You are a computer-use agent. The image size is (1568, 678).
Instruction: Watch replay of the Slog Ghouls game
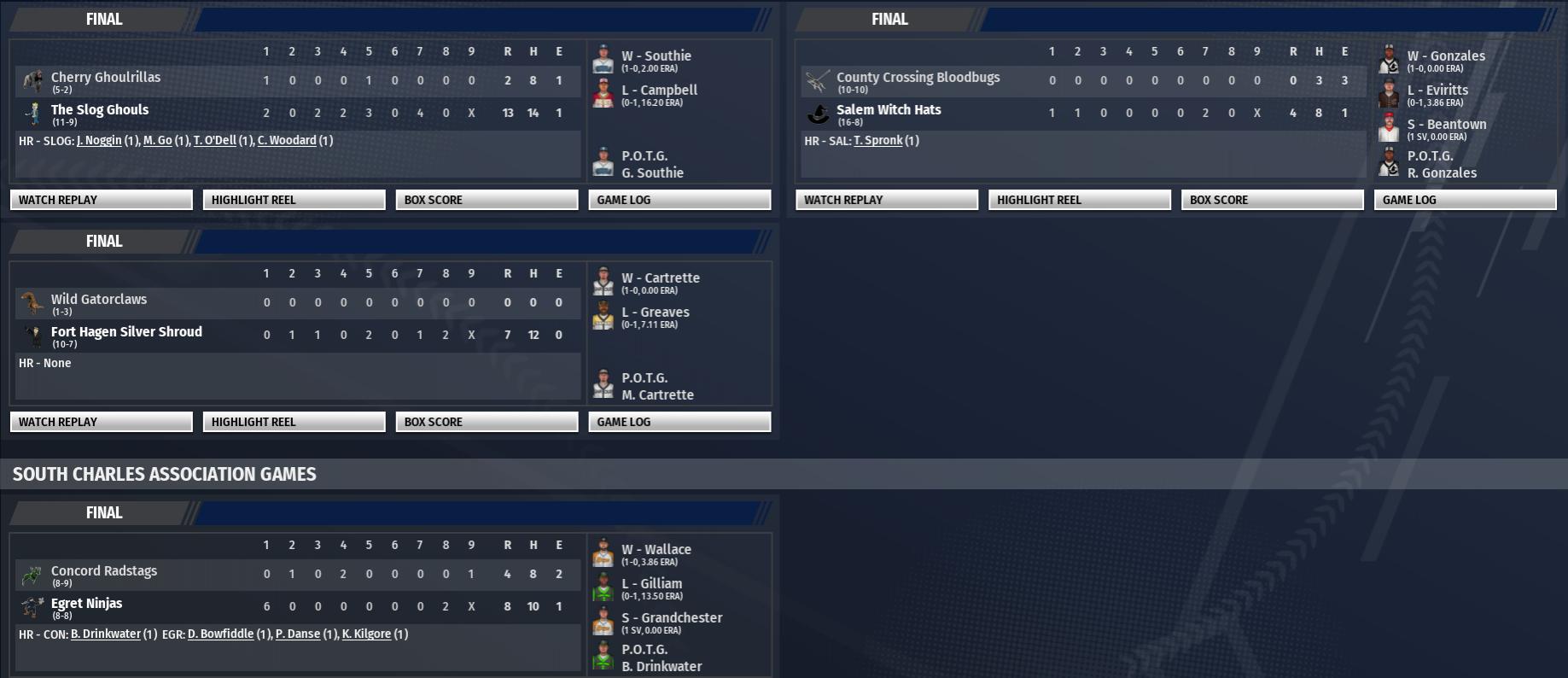point(101,200)
